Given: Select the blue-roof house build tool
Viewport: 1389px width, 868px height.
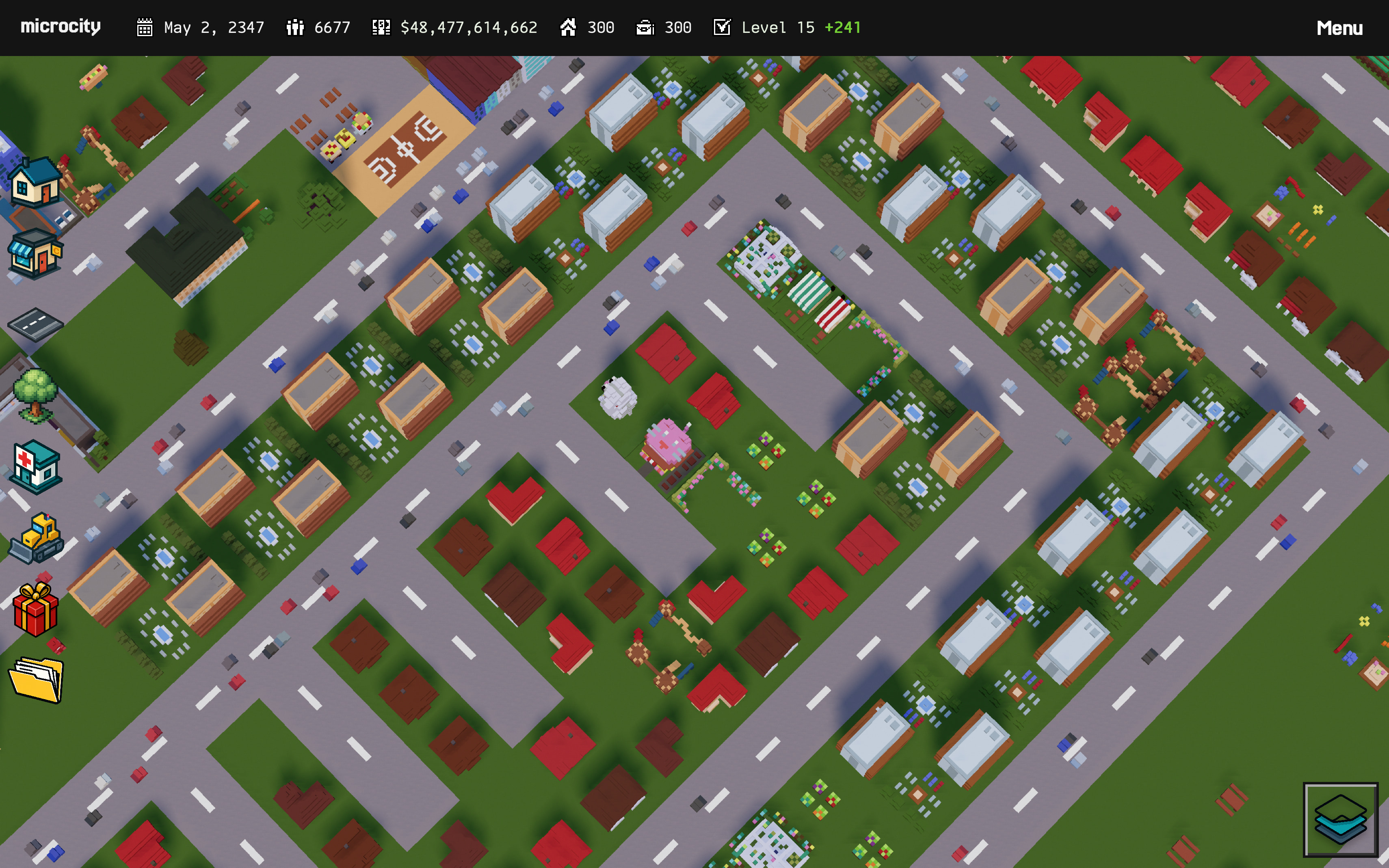Looking at the screenshot, I should click(x=36, y=182).
